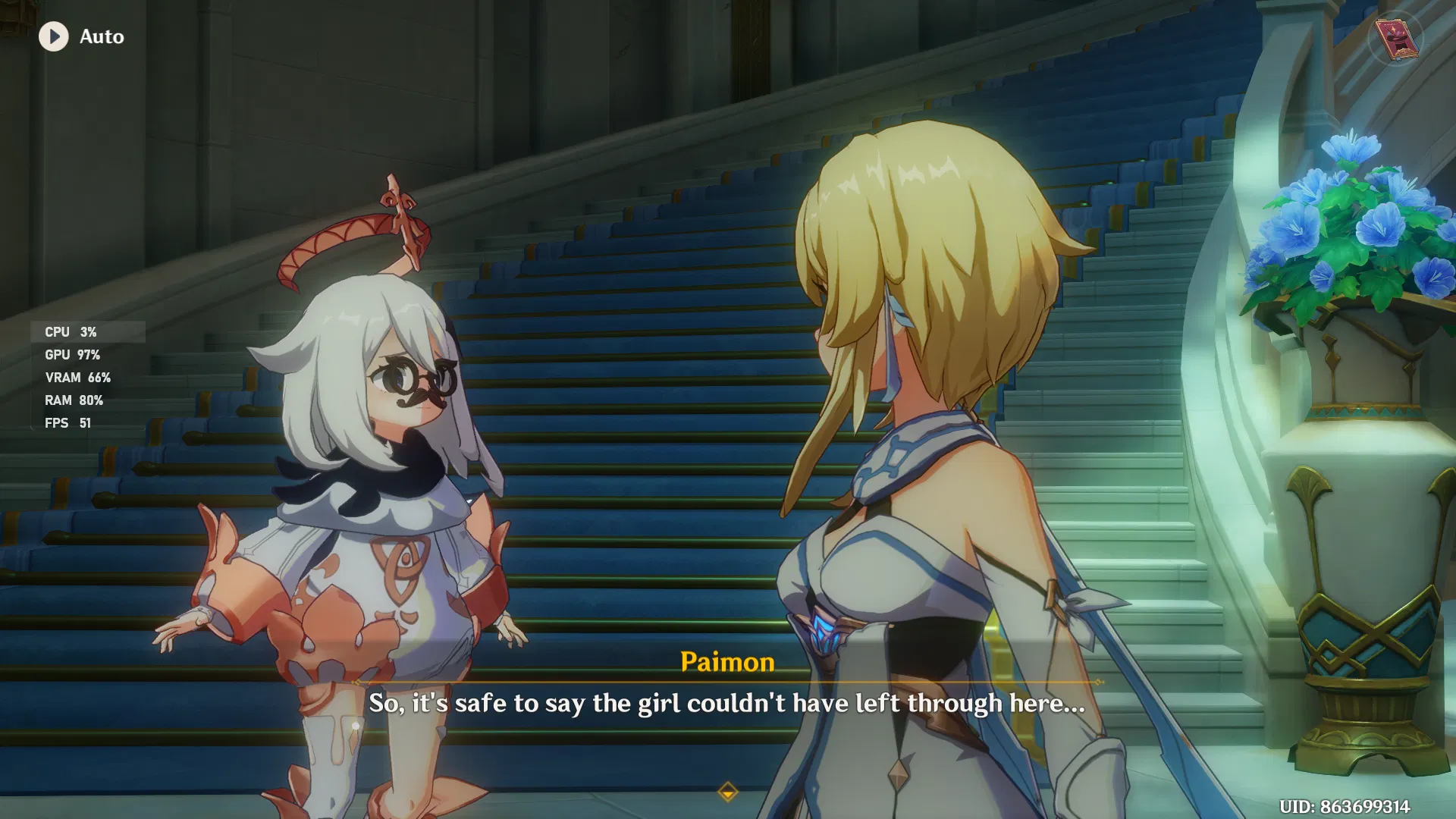Click the RAM 80% stat entry
Image resolution: width=1456 pixels, height=819 pixels.
tap(74, 400)
